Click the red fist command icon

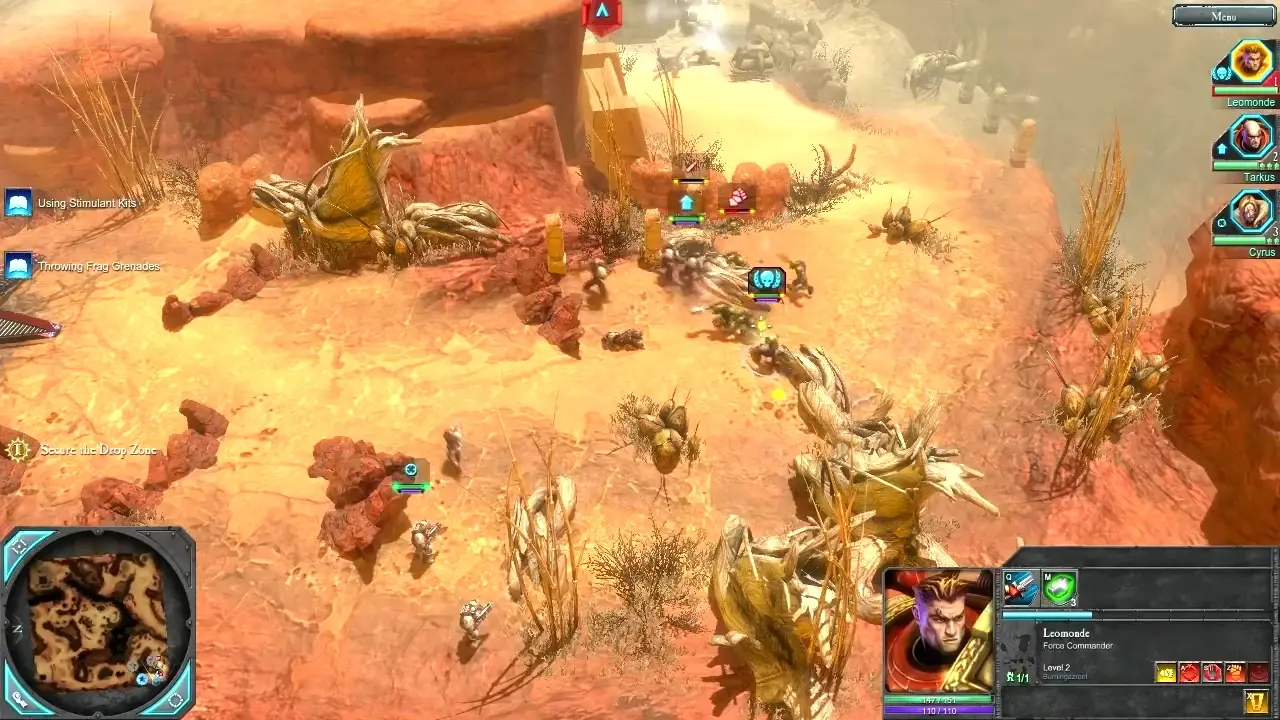coord(1235,673)
